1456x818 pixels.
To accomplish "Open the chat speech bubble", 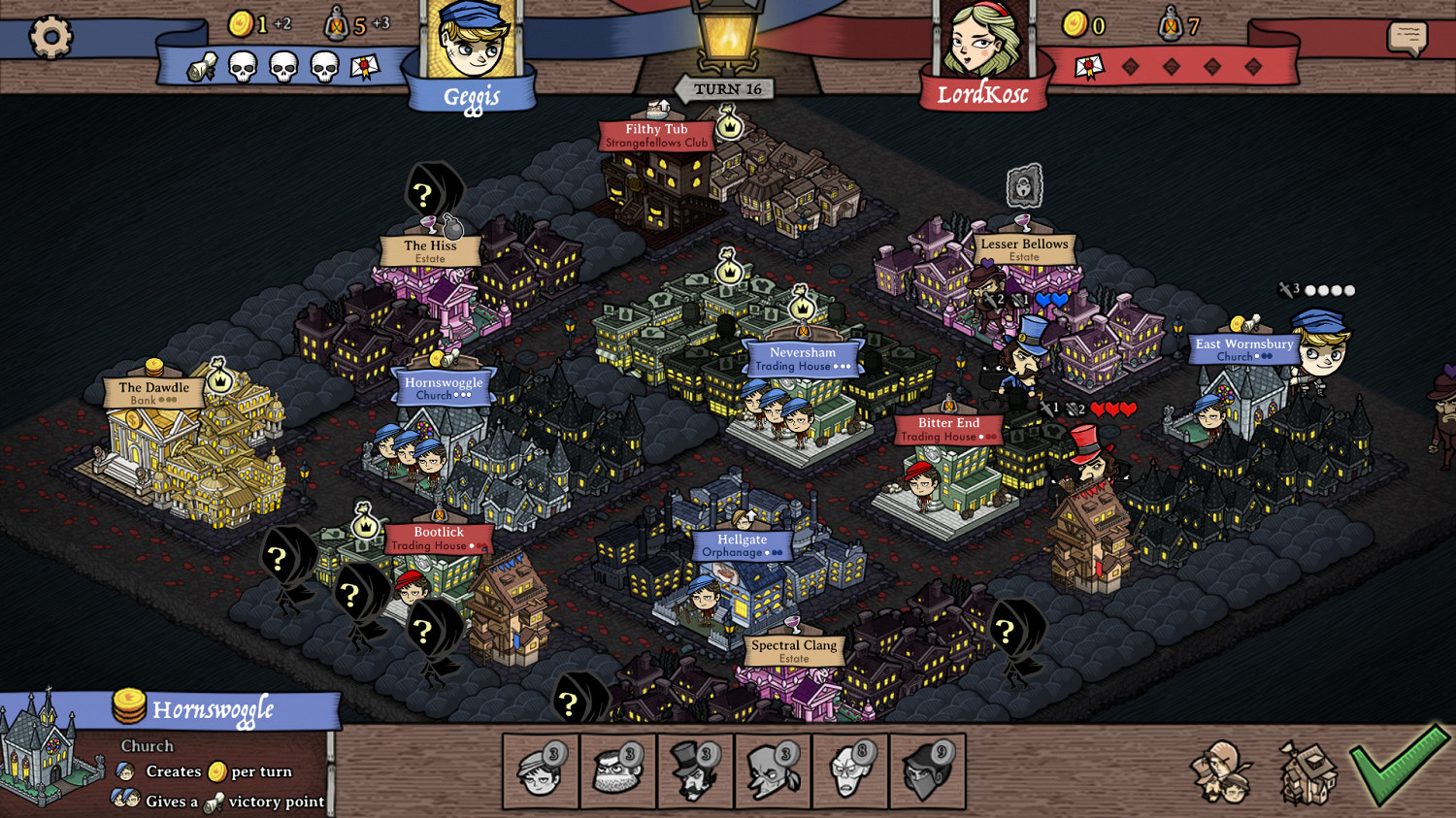I will click(1406, 38).
